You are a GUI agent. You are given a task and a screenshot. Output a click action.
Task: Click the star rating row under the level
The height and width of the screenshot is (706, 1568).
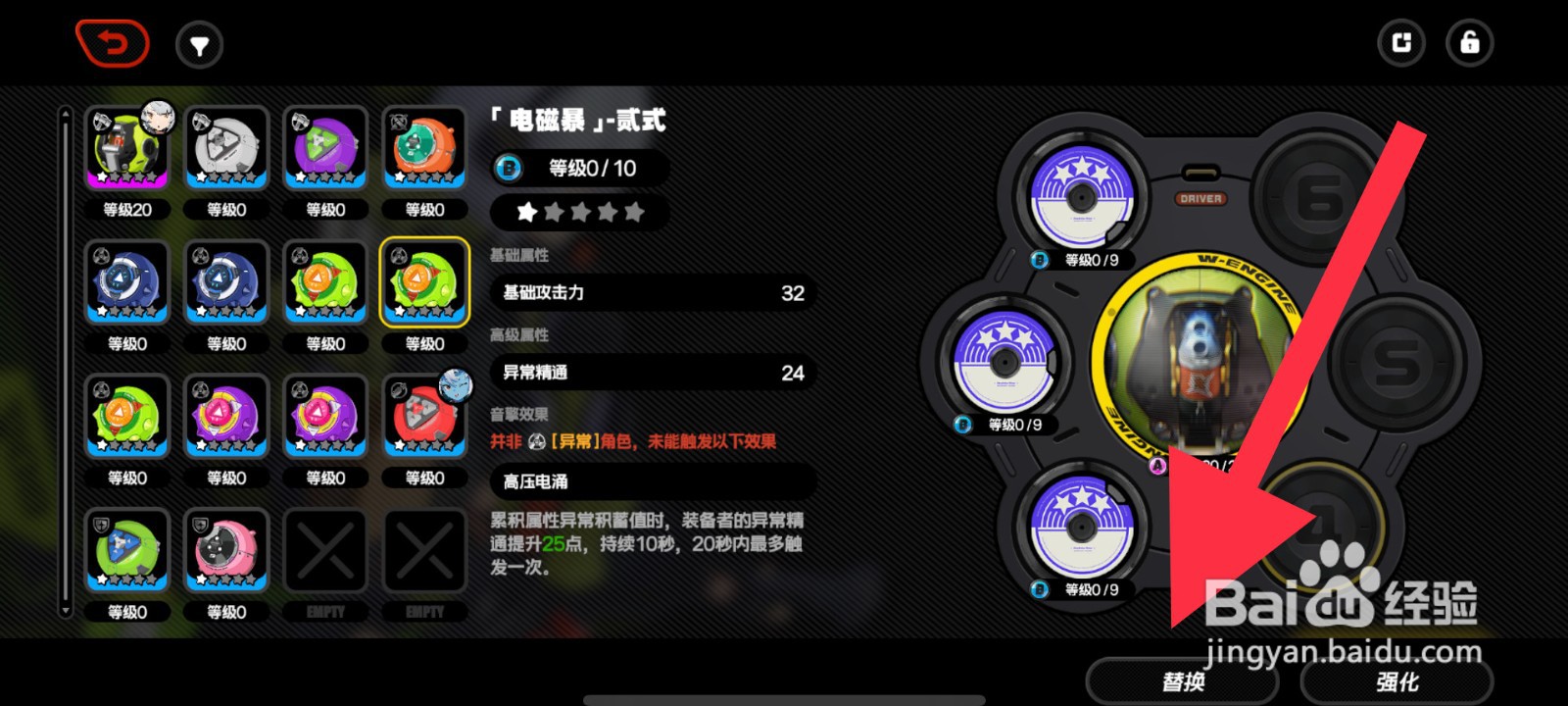pos(579,211)
